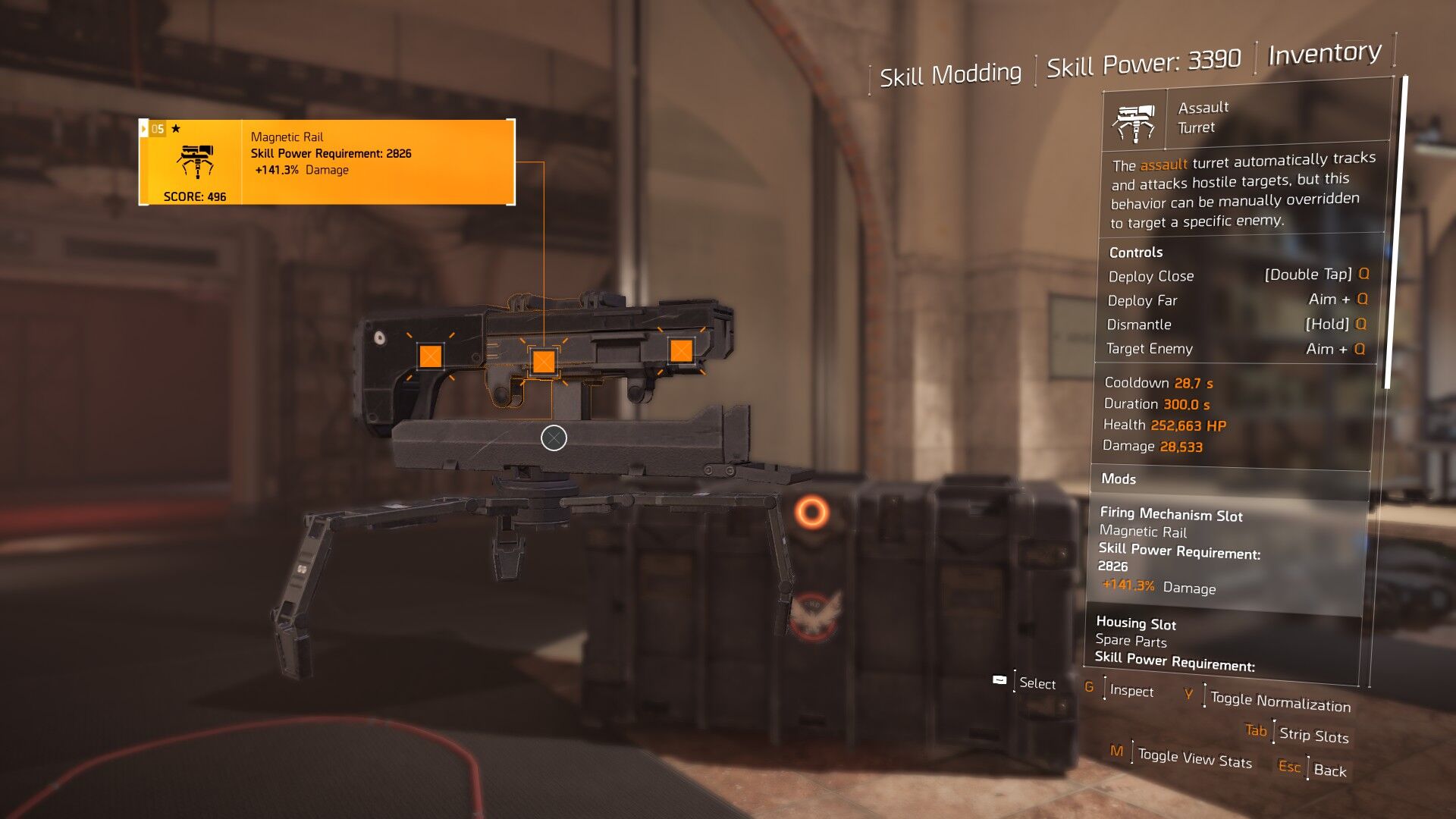
Task: Toggle Normalization
Action: 1280,701
